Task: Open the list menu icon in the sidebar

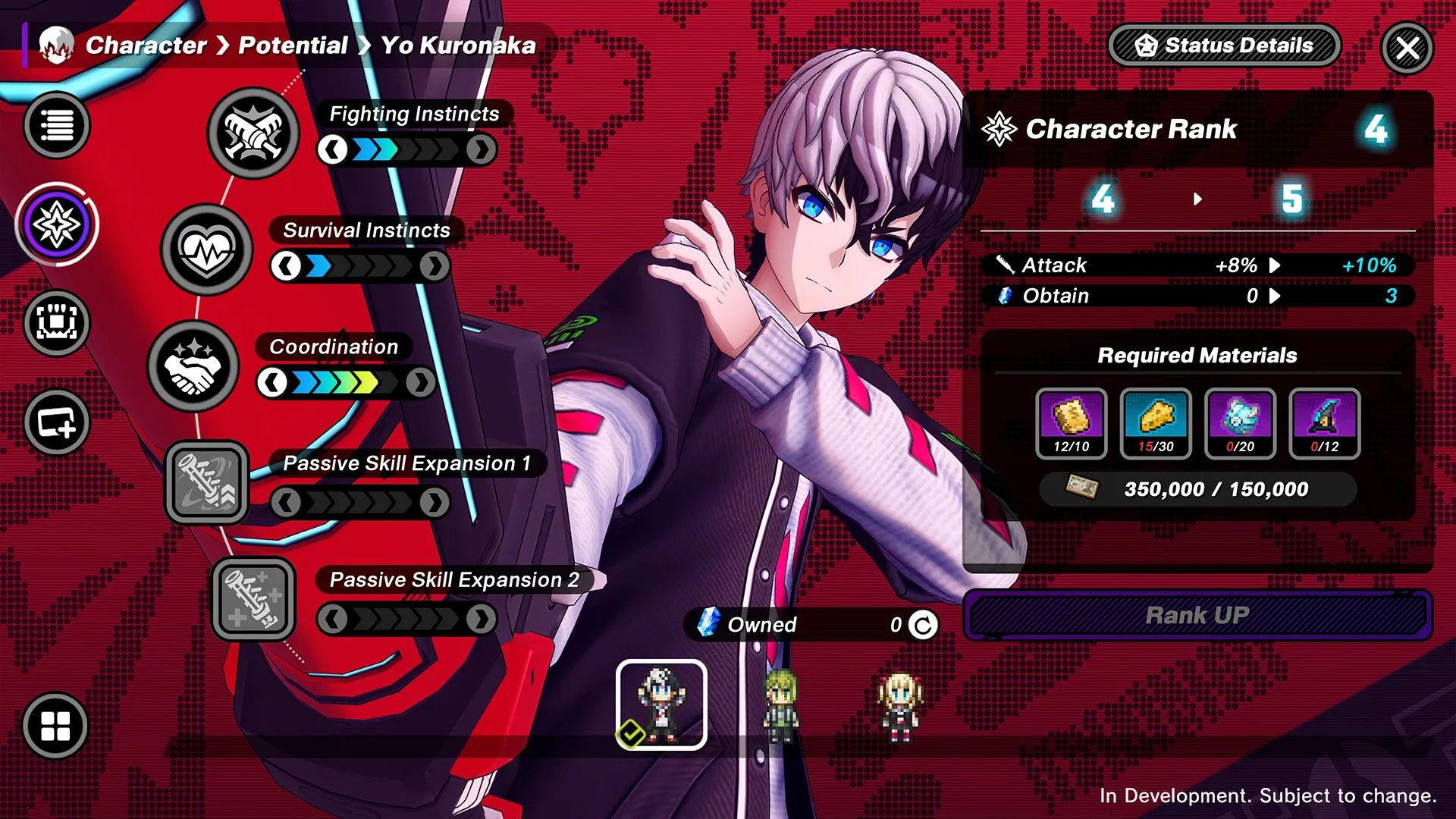Action: click(57, 125)
